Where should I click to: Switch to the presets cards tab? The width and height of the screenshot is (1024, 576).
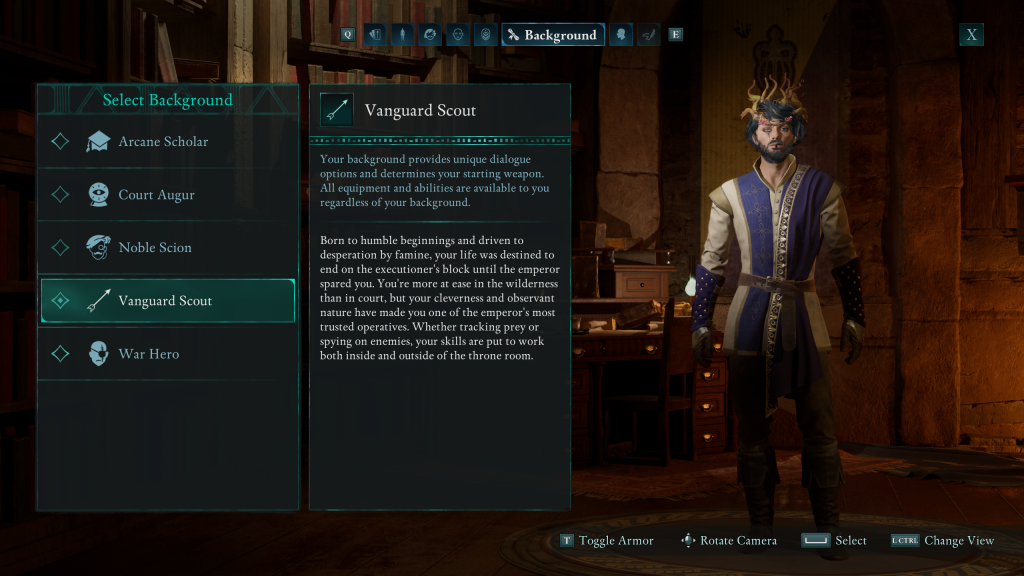point(375,35)
